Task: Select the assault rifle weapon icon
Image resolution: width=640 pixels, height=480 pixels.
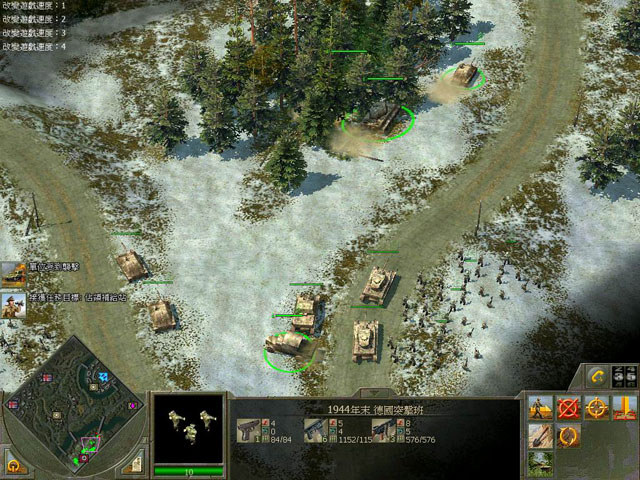Action: click(x=385, y=429)
